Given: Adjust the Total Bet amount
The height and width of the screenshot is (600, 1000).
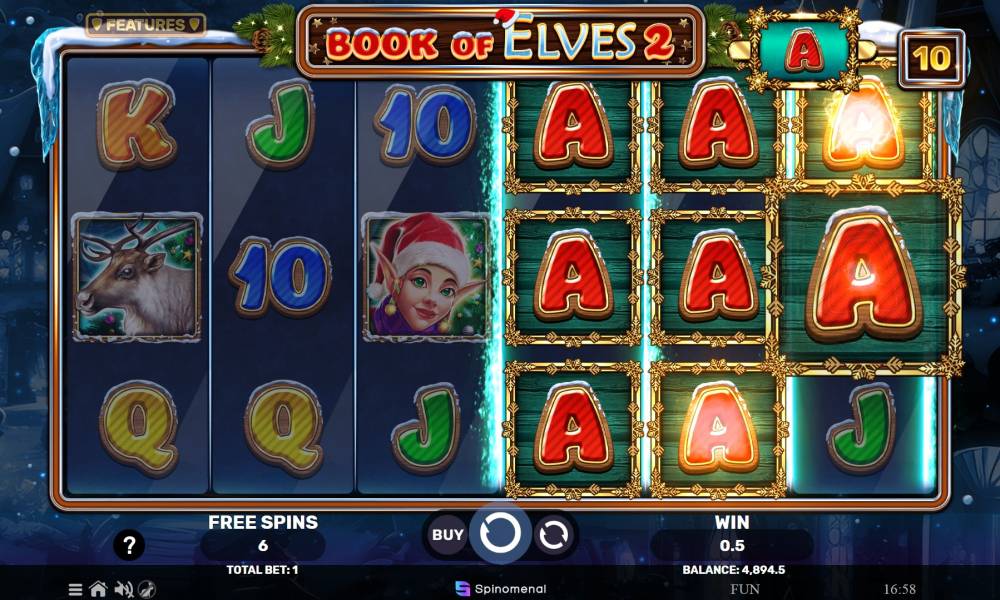Looking at the screenshot, I should point(262,569).
